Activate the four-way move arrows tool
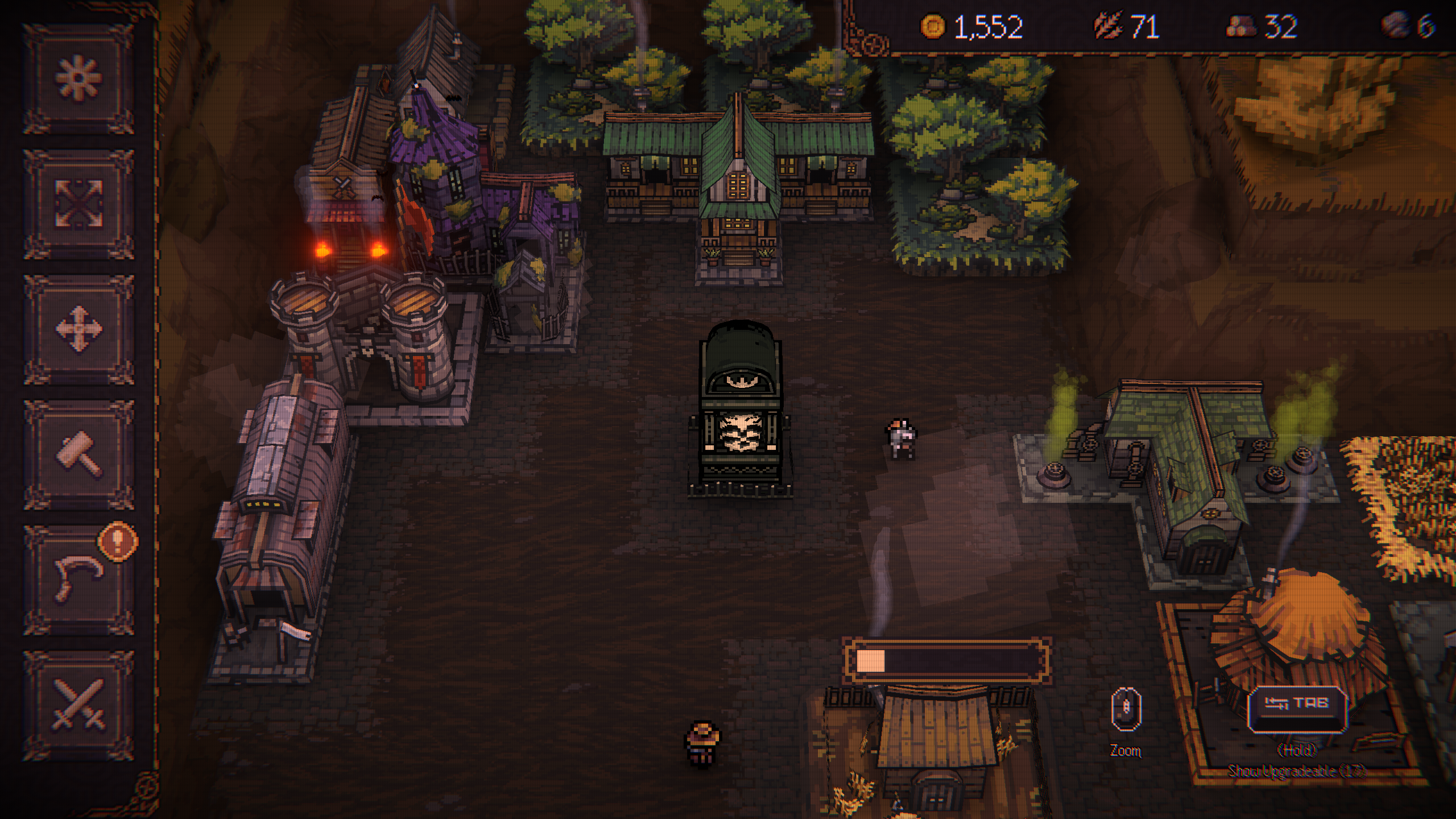 pos(78,330)
